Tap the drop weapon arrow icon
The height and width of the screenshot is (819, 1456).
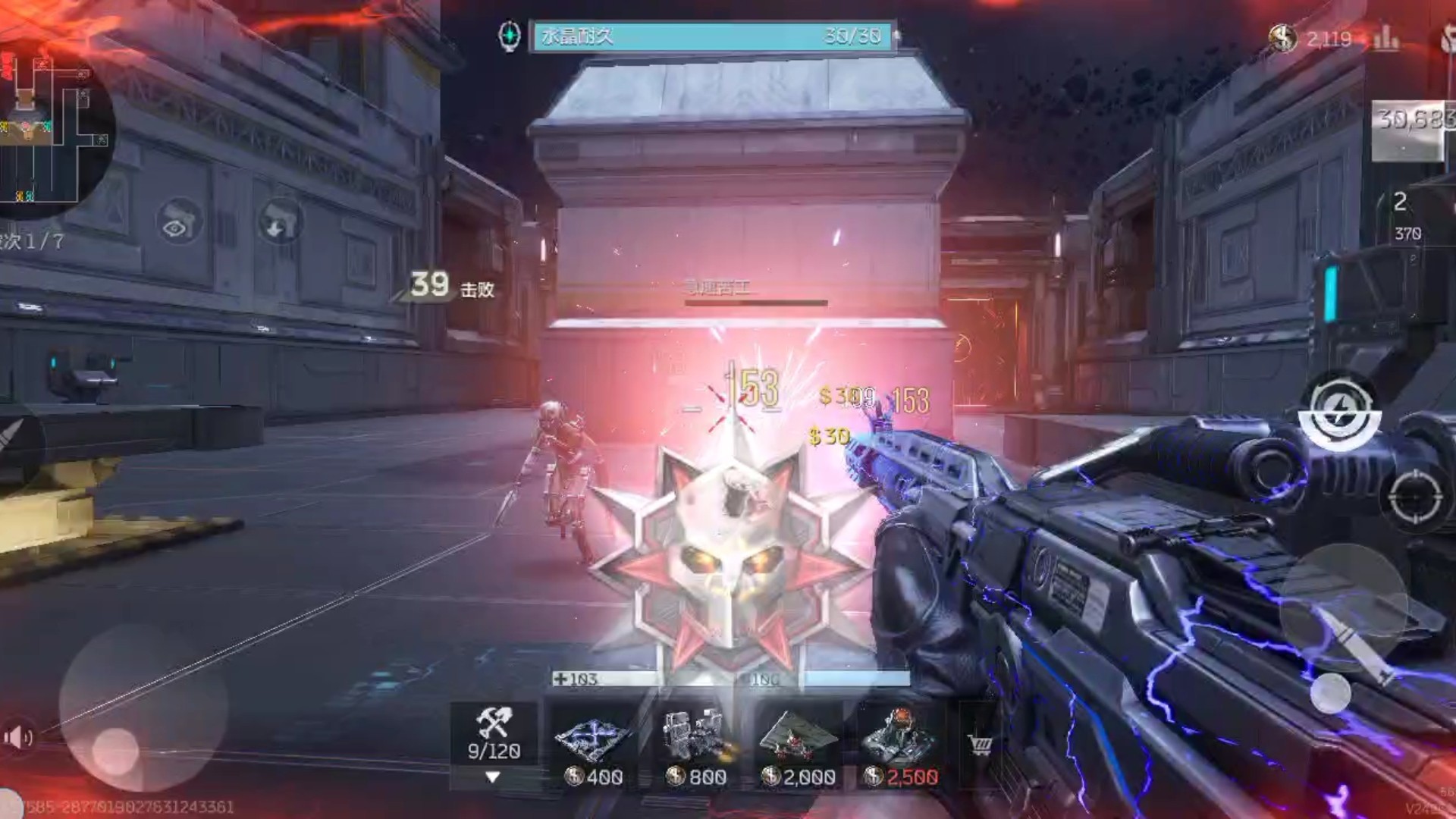278,221
